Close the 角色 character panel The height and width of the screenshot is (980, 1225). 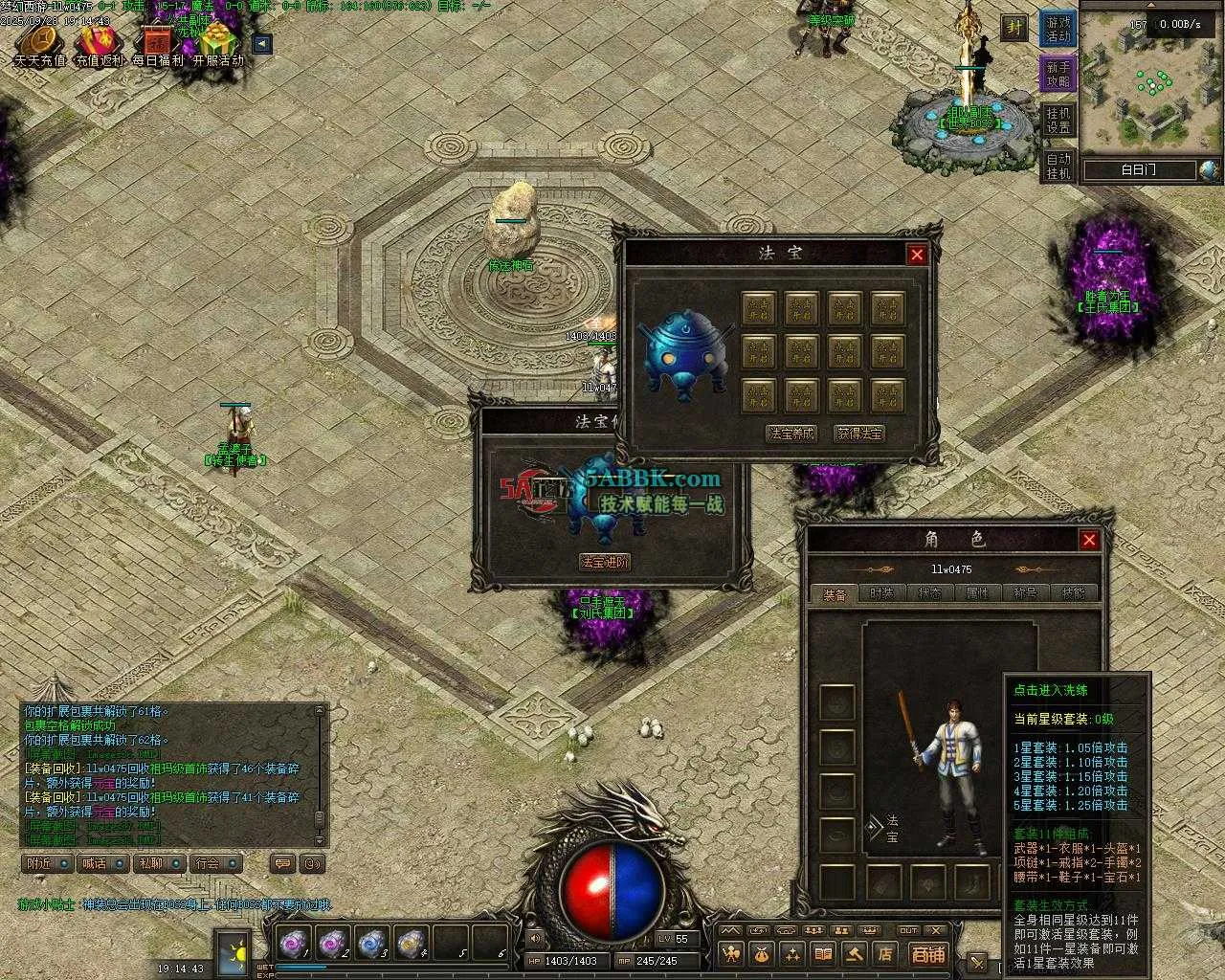point(1088,541)
